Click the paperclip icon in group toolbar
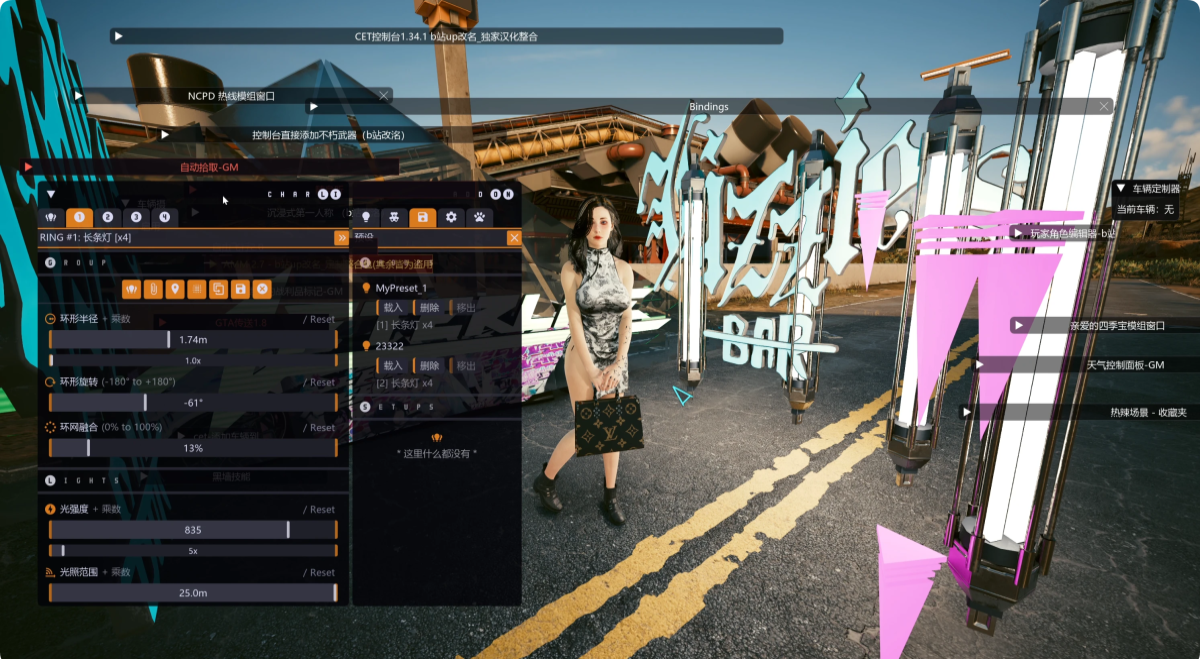 click(153, 289)
